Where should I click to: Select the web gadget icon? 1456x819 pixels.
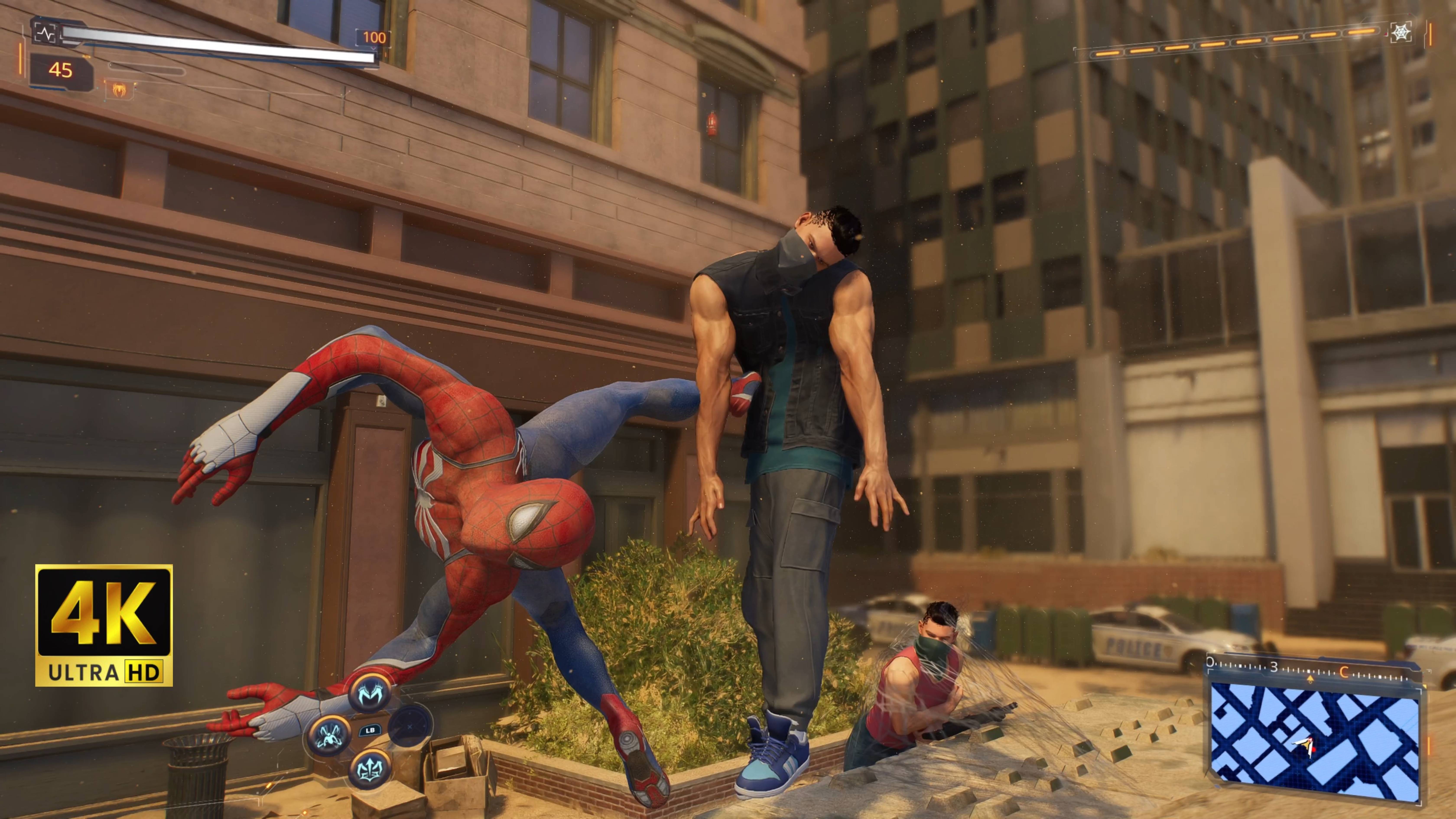point(1401,33)
